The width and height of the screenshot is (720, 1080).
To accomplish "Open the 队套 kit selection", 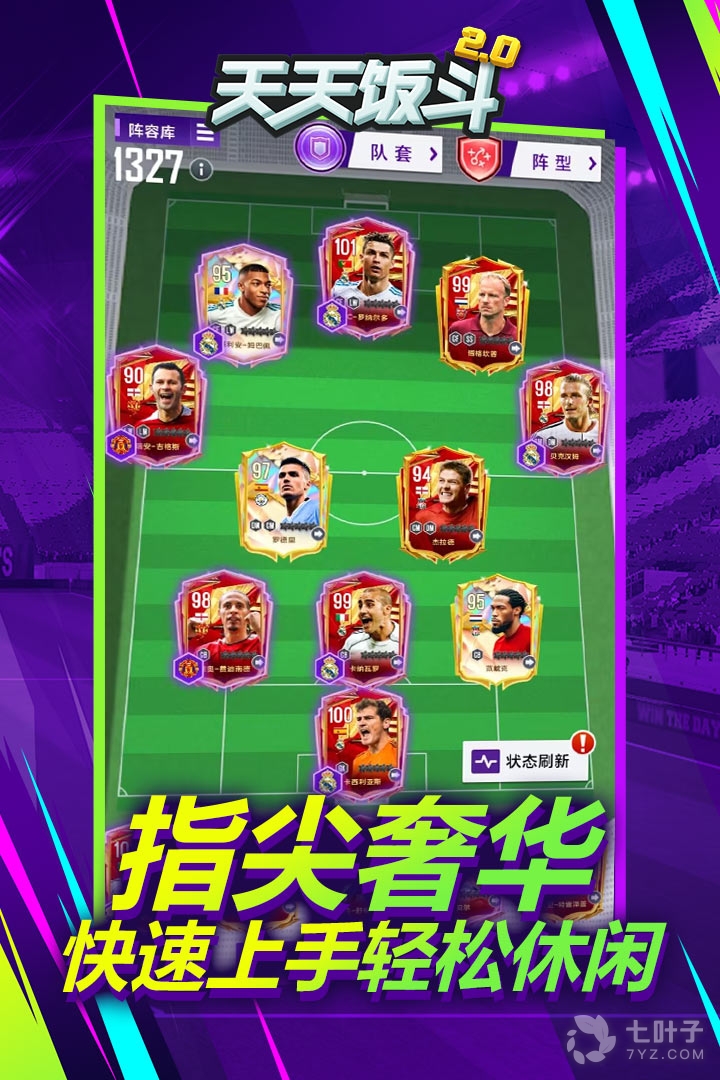I will (394, 153).
